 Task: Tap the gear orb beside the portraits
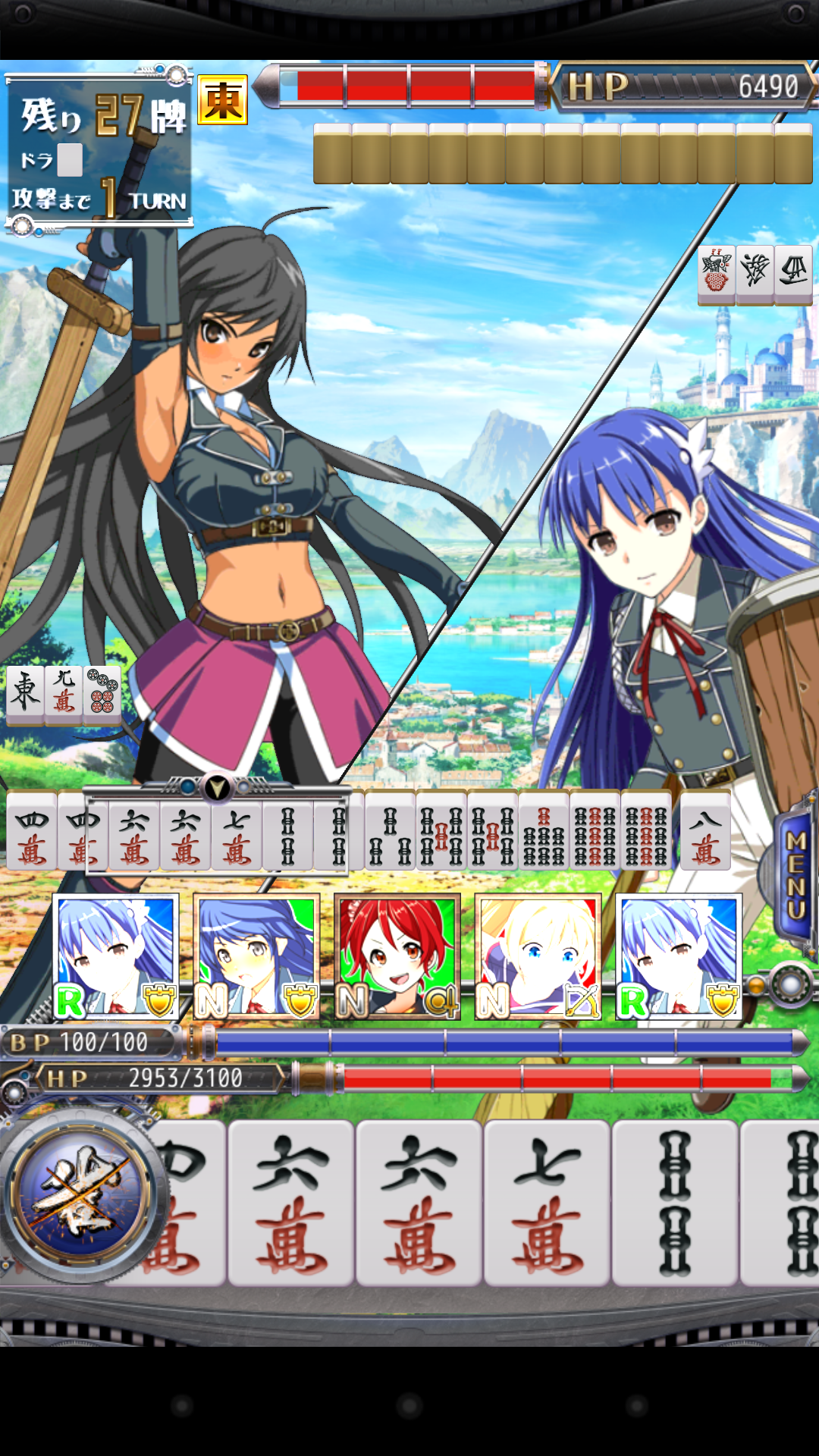tap(790, 986)
